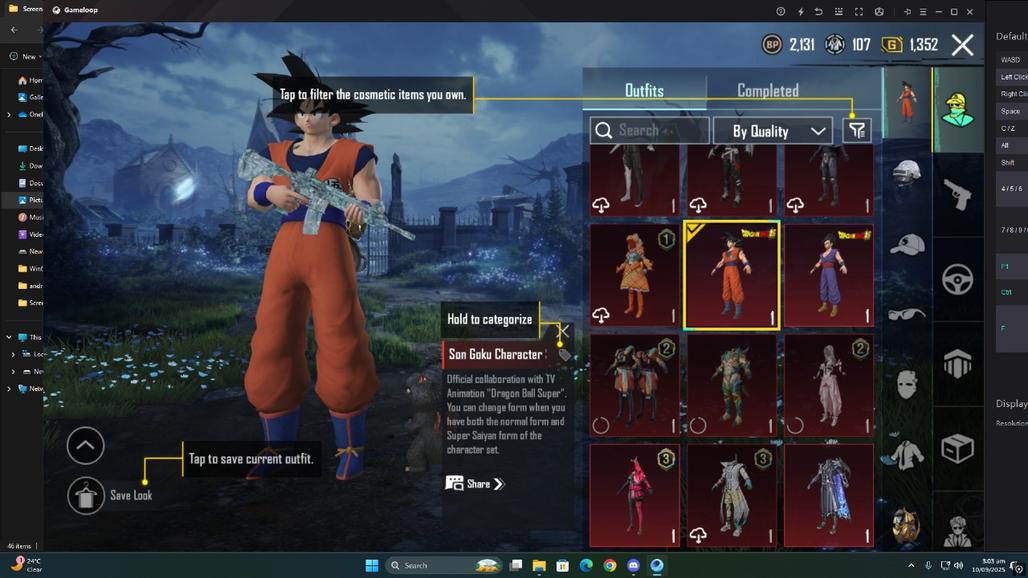
Task: Click the round up-arrow button
Action: [85, 446]
